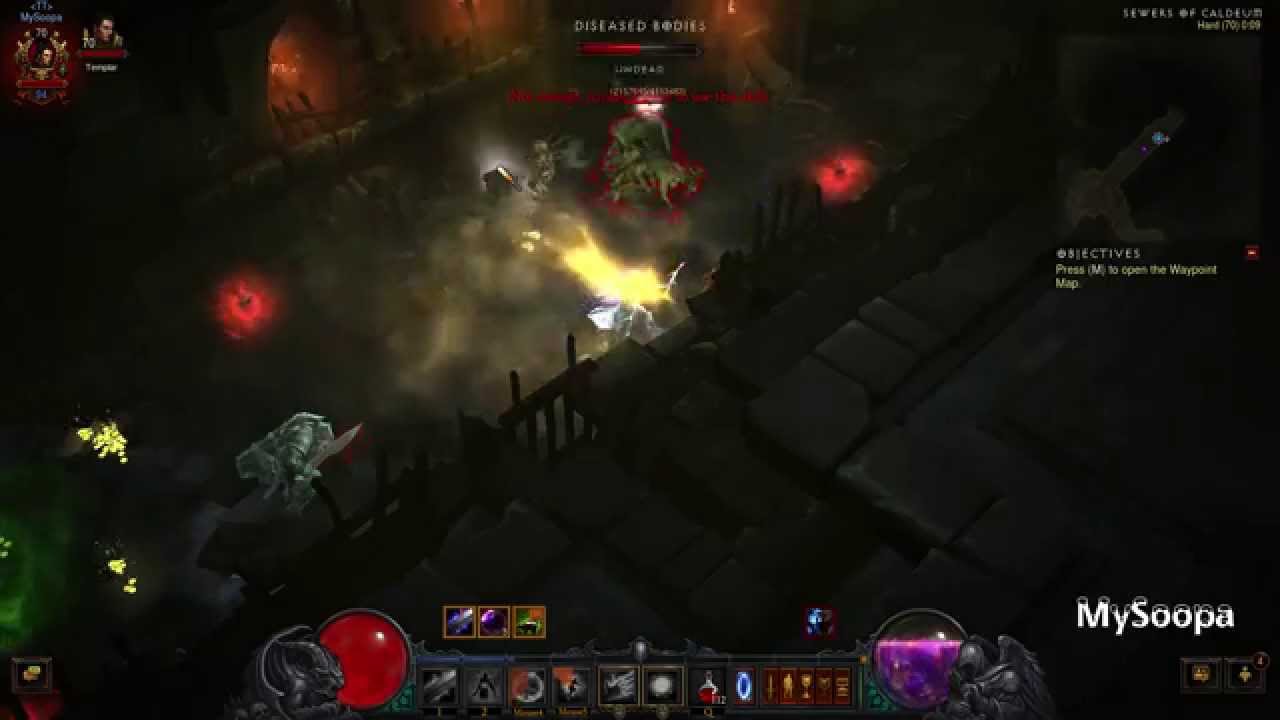Select the Templar follower portrait
This screenshot has height=720, width=1280.
[x=103, y=40]
